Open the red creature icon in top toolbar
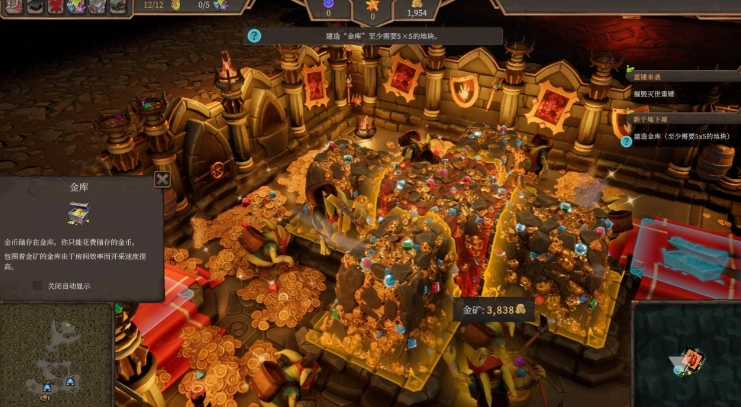The width and height of the screenshot is (741, 407). (x=53, y=6)
